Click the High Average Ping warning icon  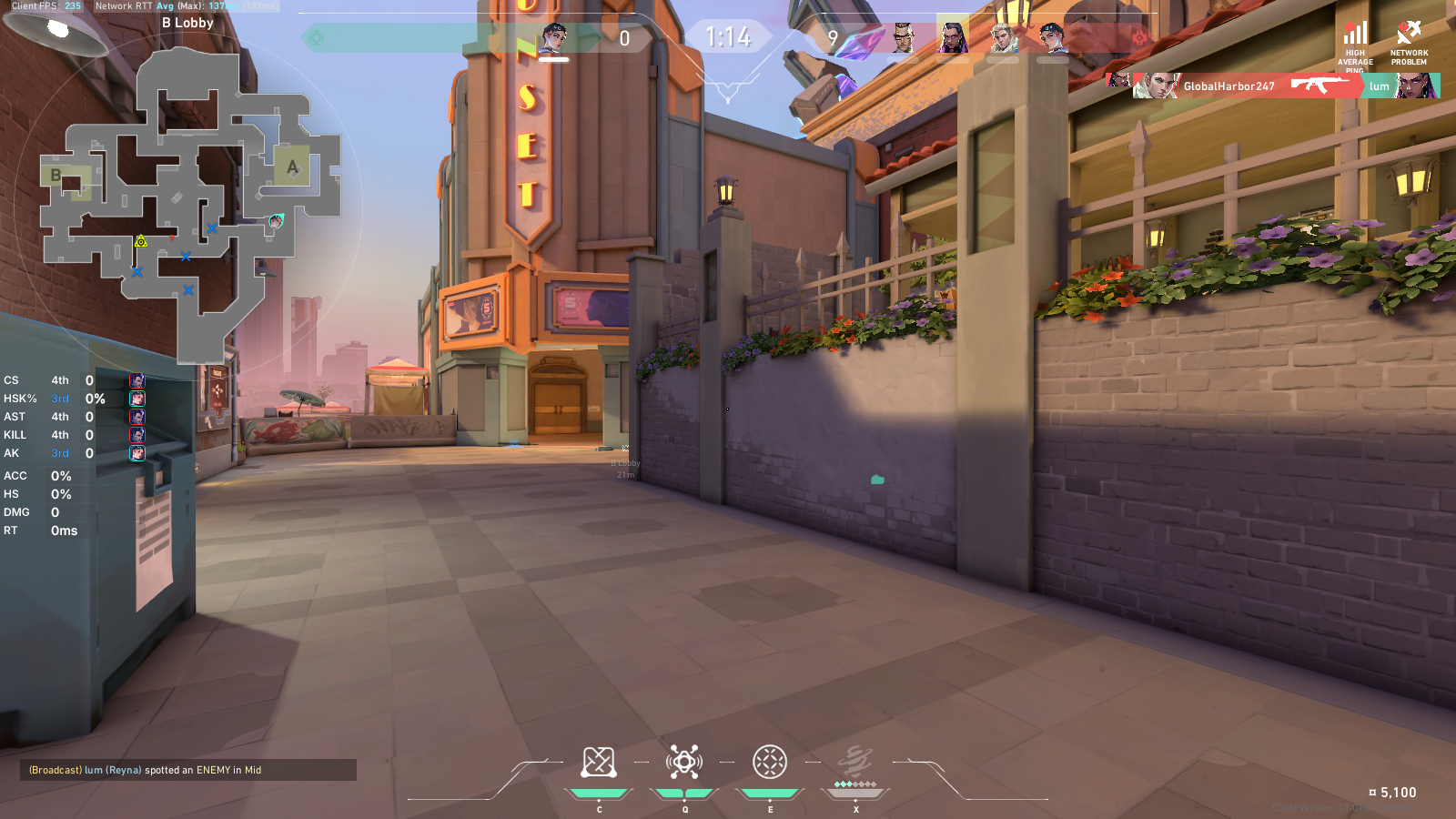[1355, 35]
